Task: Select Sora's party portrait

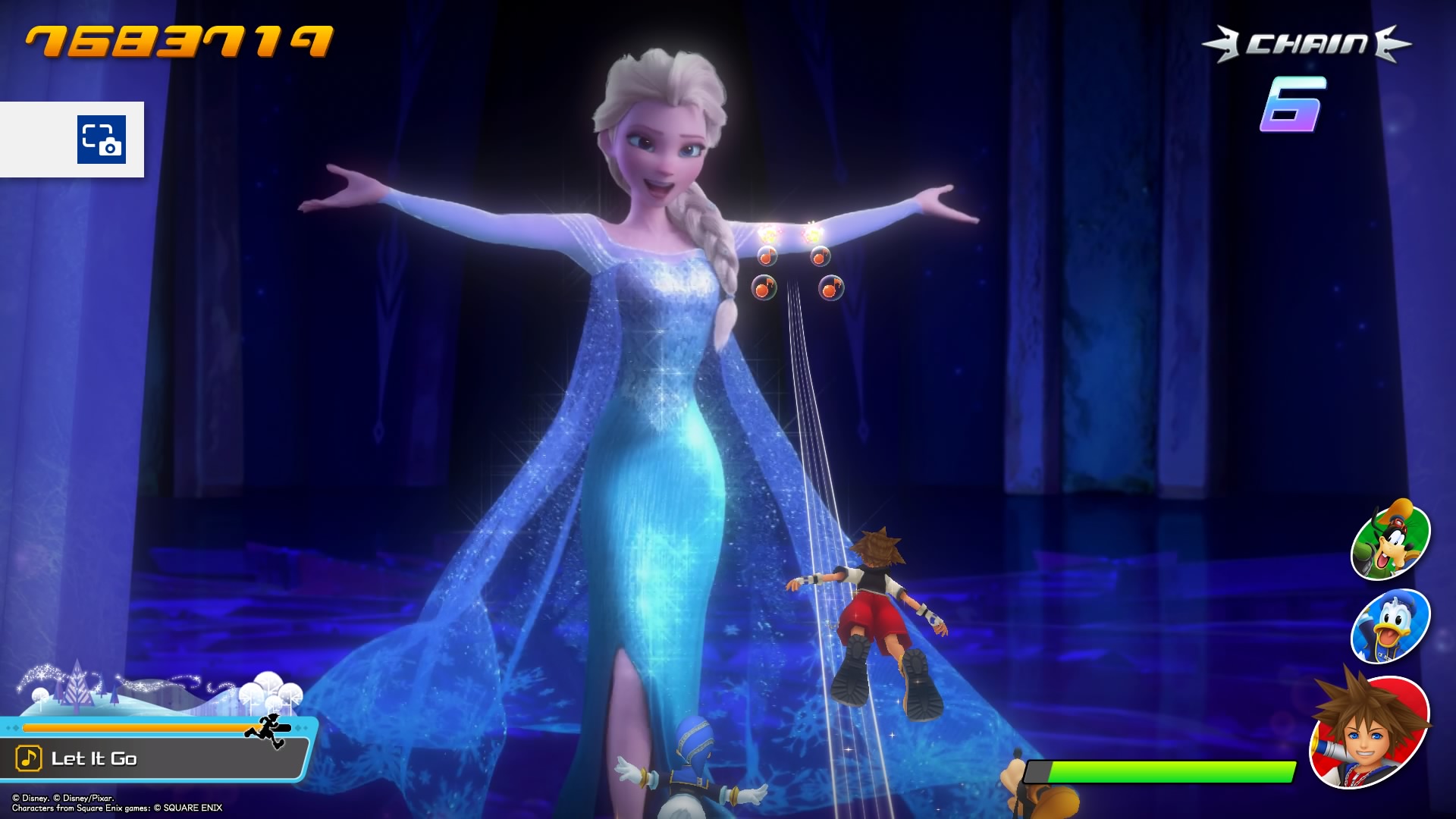Action: pyautogui.click(x=1370, y=730)
